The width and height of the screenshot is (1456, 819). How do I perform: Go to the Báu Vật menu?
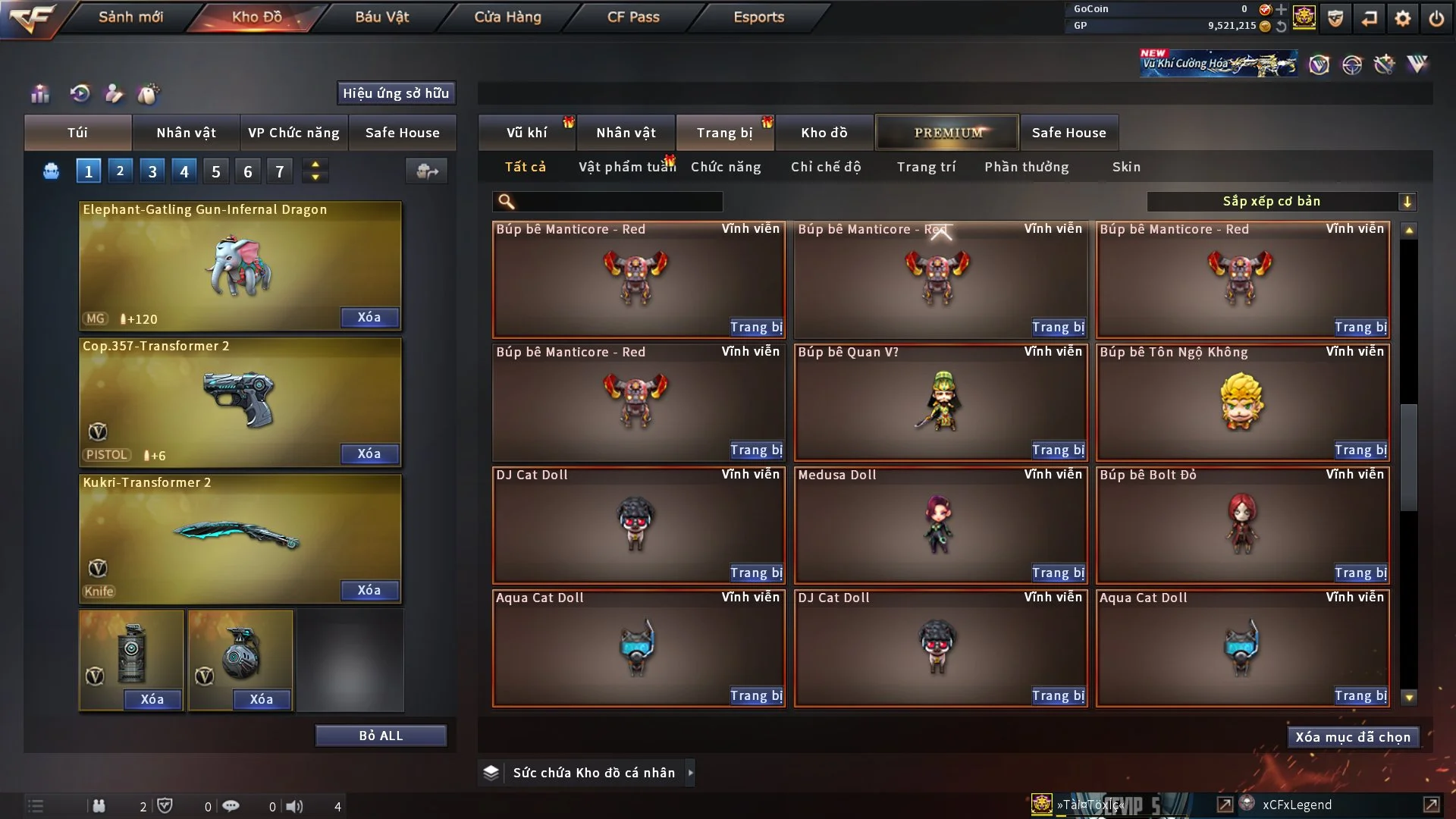(381, 17)
